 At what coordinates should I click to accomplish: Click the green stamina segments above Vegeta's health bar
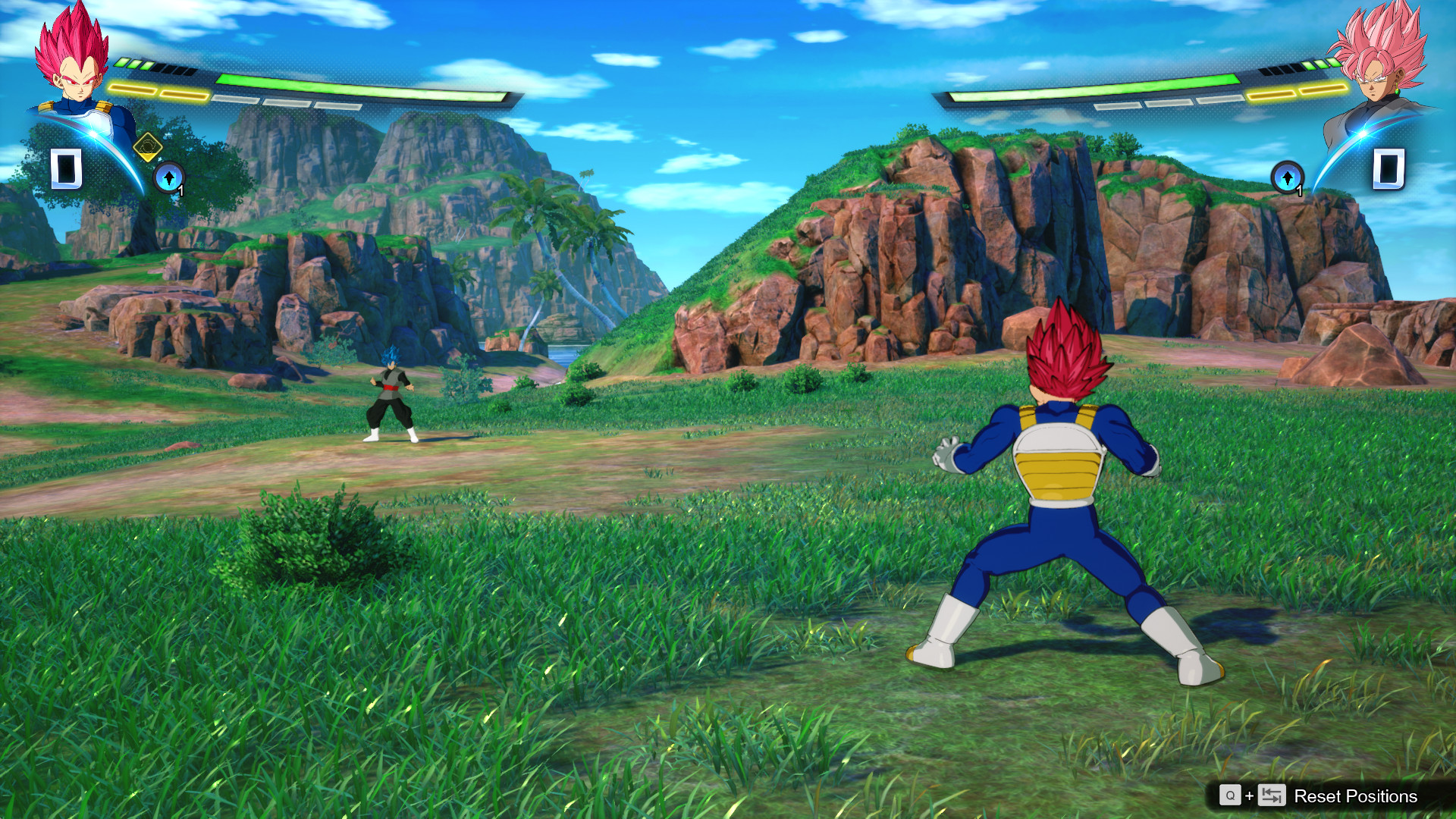[x=133, y=62]
